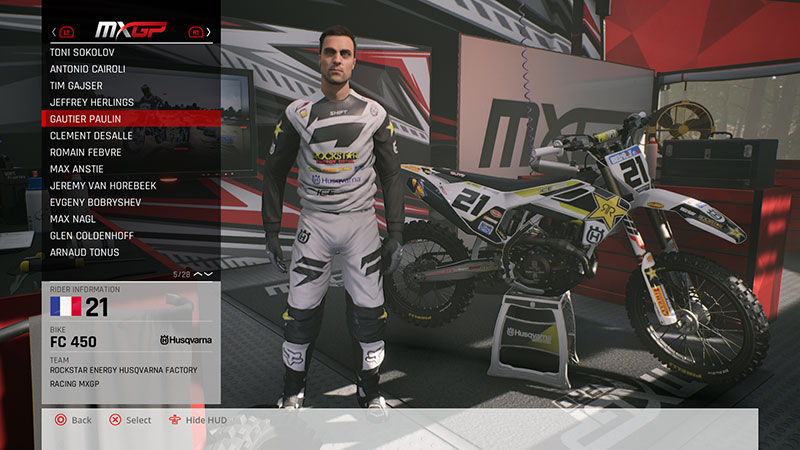Select Arnaud Tonus entry
The image size is (800, 450).
[x=84, y=253]
